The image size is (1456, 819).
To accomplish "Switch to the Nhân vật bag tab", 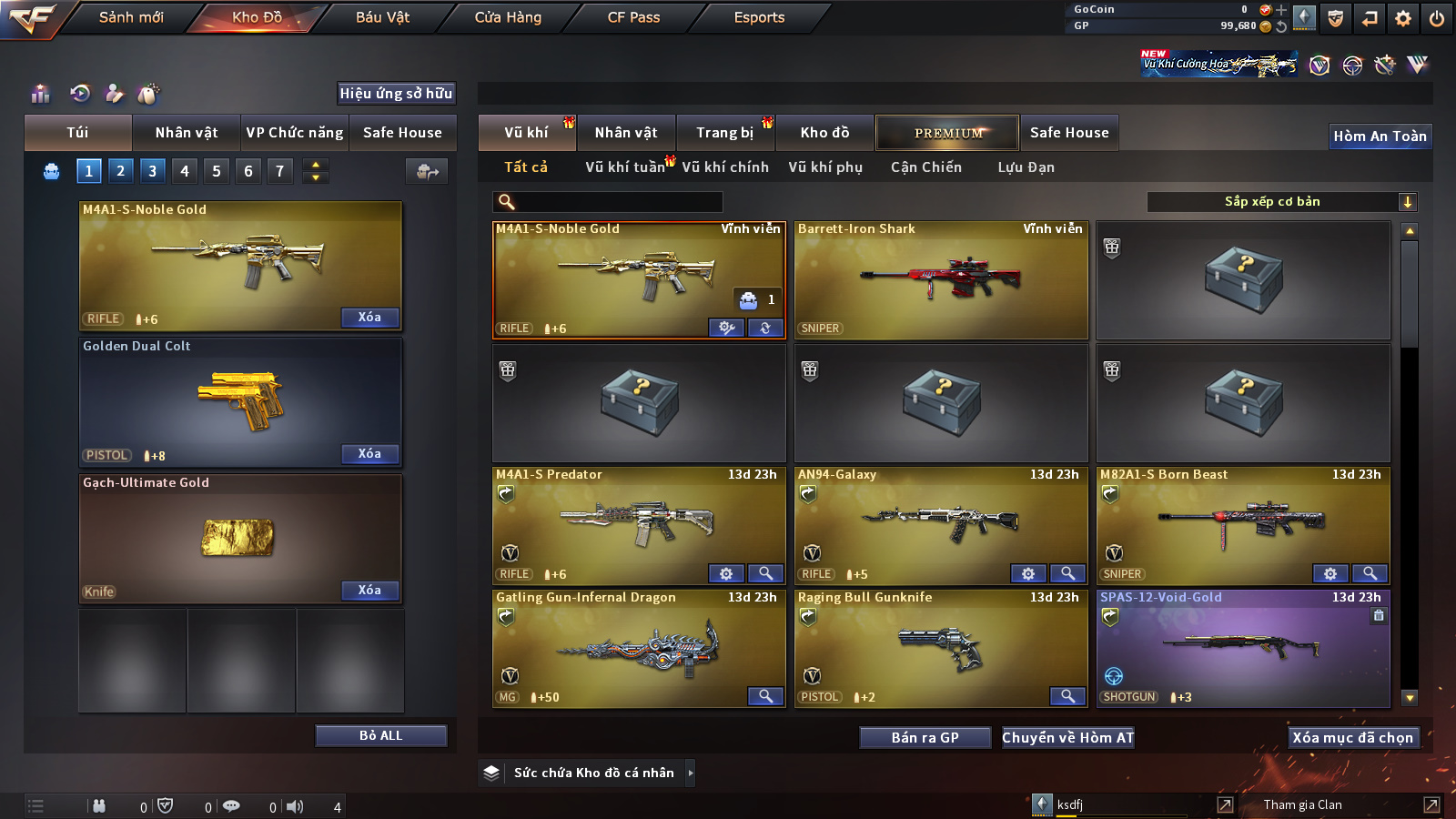I will coord(186,133).
